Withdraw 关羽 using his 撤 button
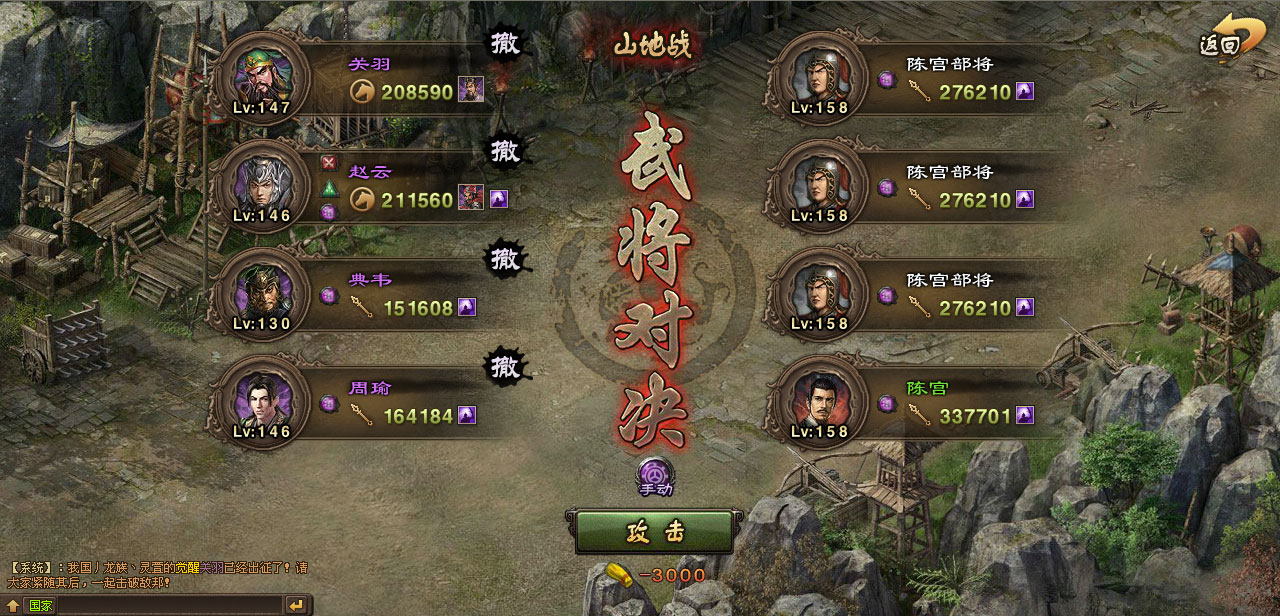The image size is (1280, 616). point(506,44)
